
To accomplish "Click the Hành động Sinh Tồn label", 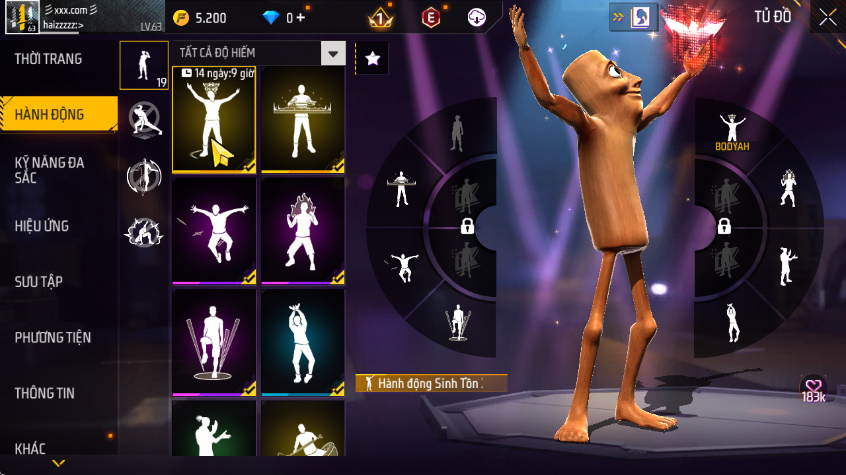I will point(431,383).
